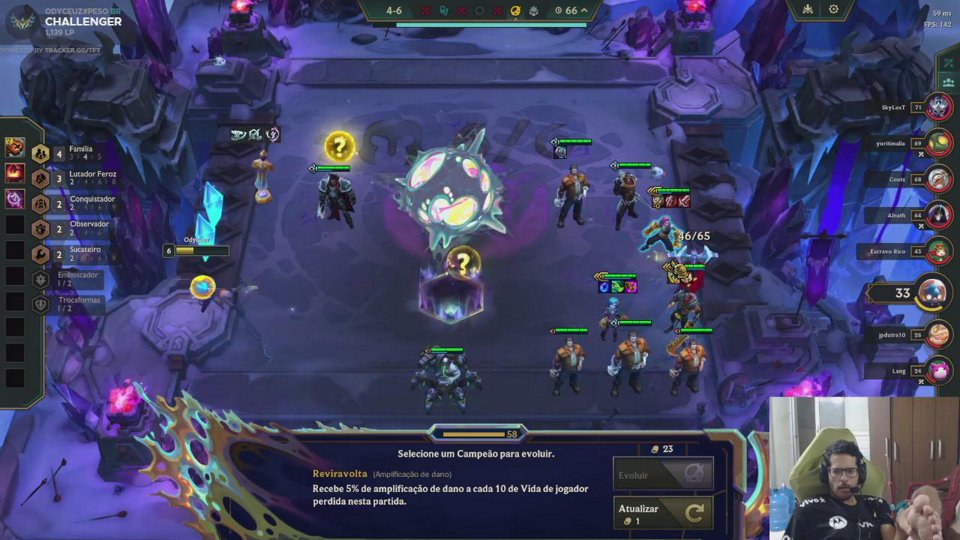Viewport: 960px width, 540px height.
Task: Open the settings gear icon
Action: (834, 9)
